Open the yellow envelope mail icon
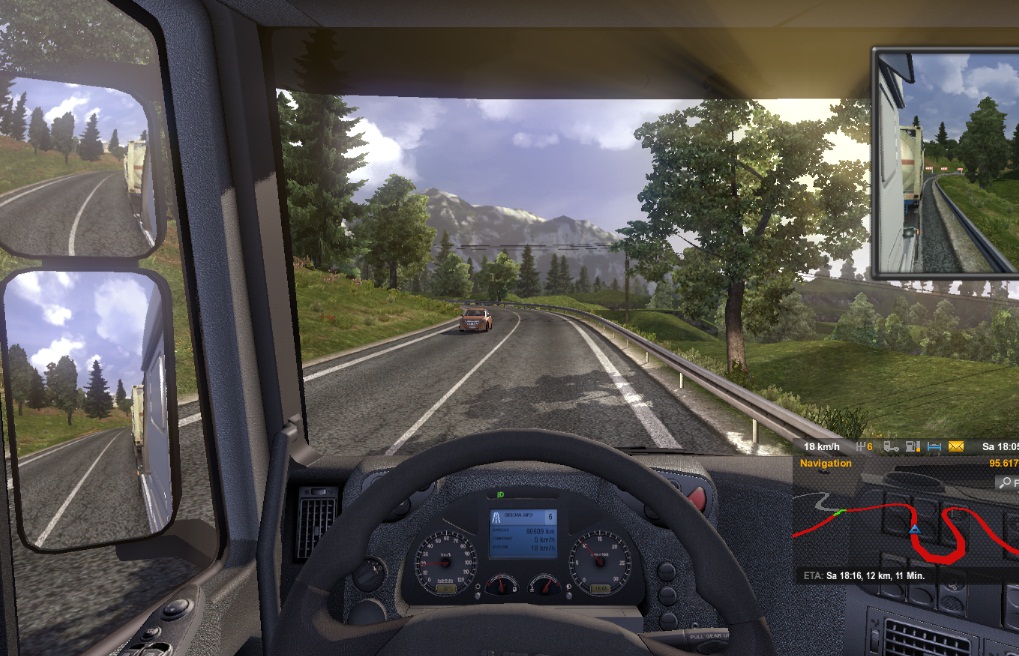The height and width of the screenshot is (656, 1019). 956,446
